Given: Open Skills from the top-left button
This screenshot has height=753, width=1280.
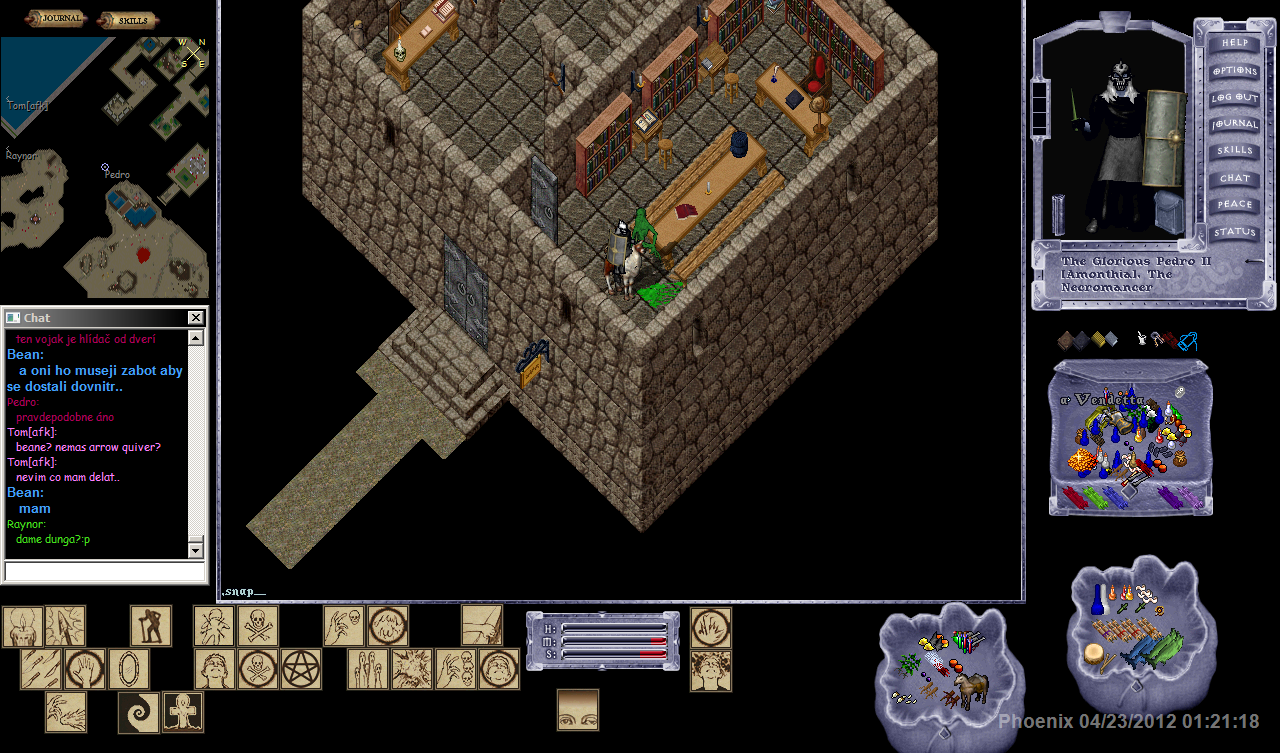Looking at the screenshot, I should click(128, 19).
